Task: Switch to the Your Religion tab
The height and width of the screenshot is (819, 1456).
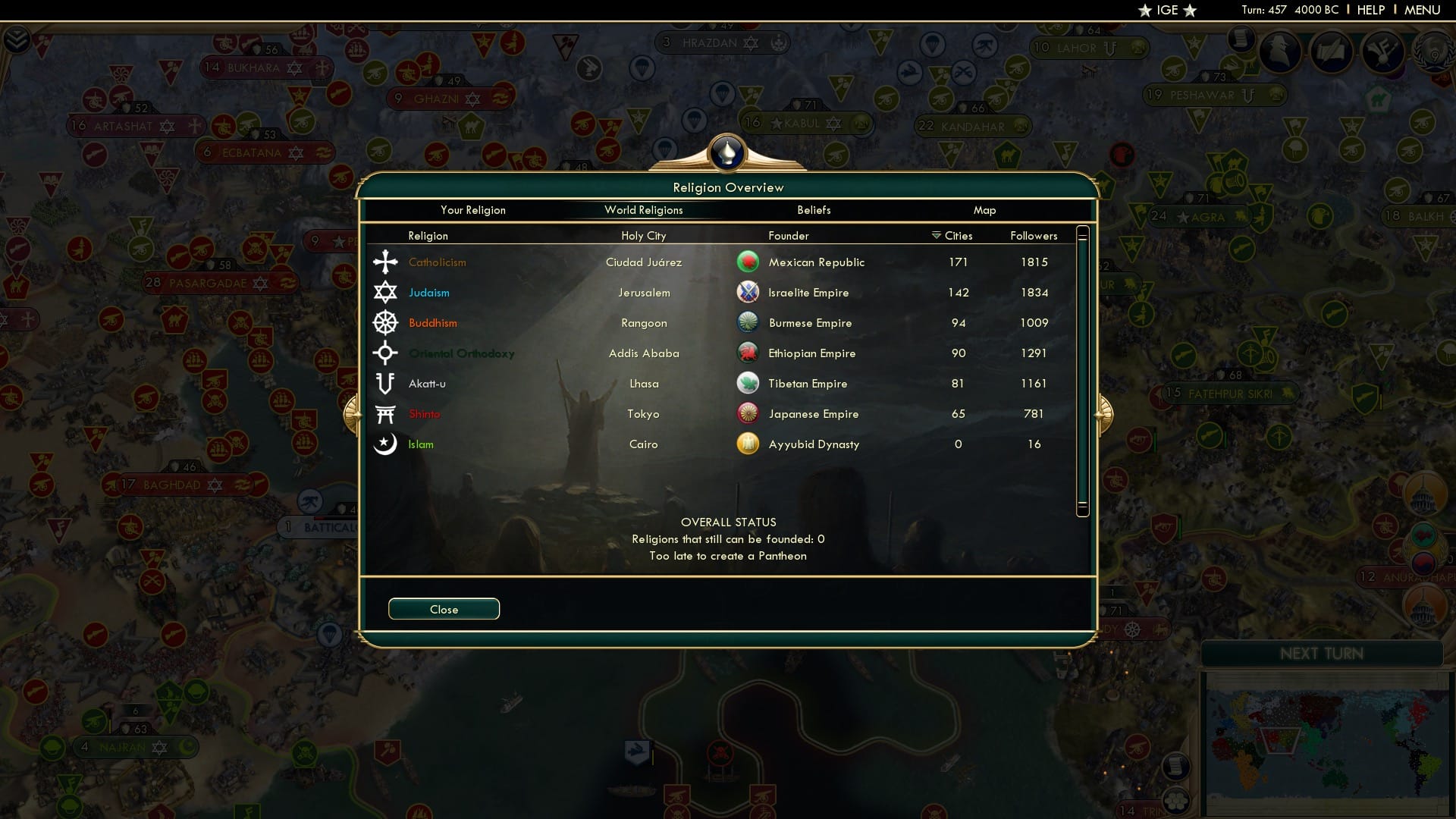Action: pyautogui.click(x=473, y=210)
